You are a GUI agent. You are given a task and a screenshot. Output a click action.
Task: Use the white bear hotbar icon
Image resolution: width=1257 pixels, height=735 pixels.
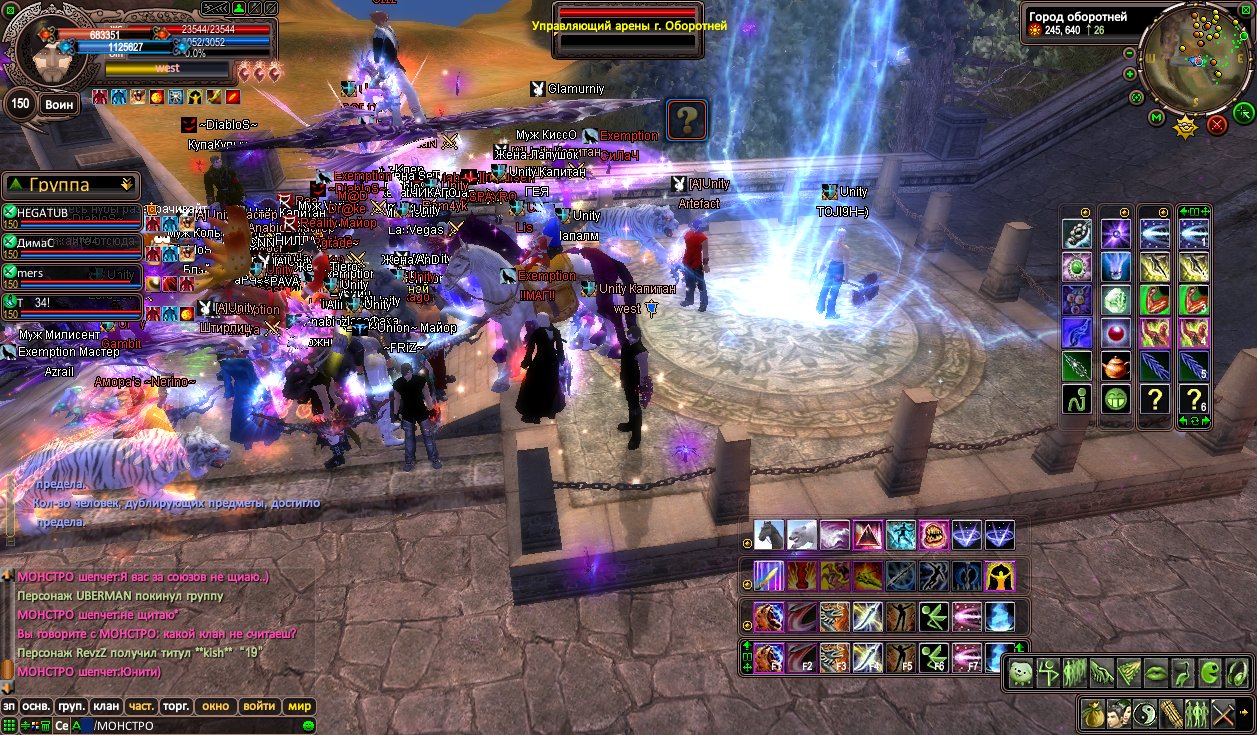pyautogui.click(x=802, y=535)
